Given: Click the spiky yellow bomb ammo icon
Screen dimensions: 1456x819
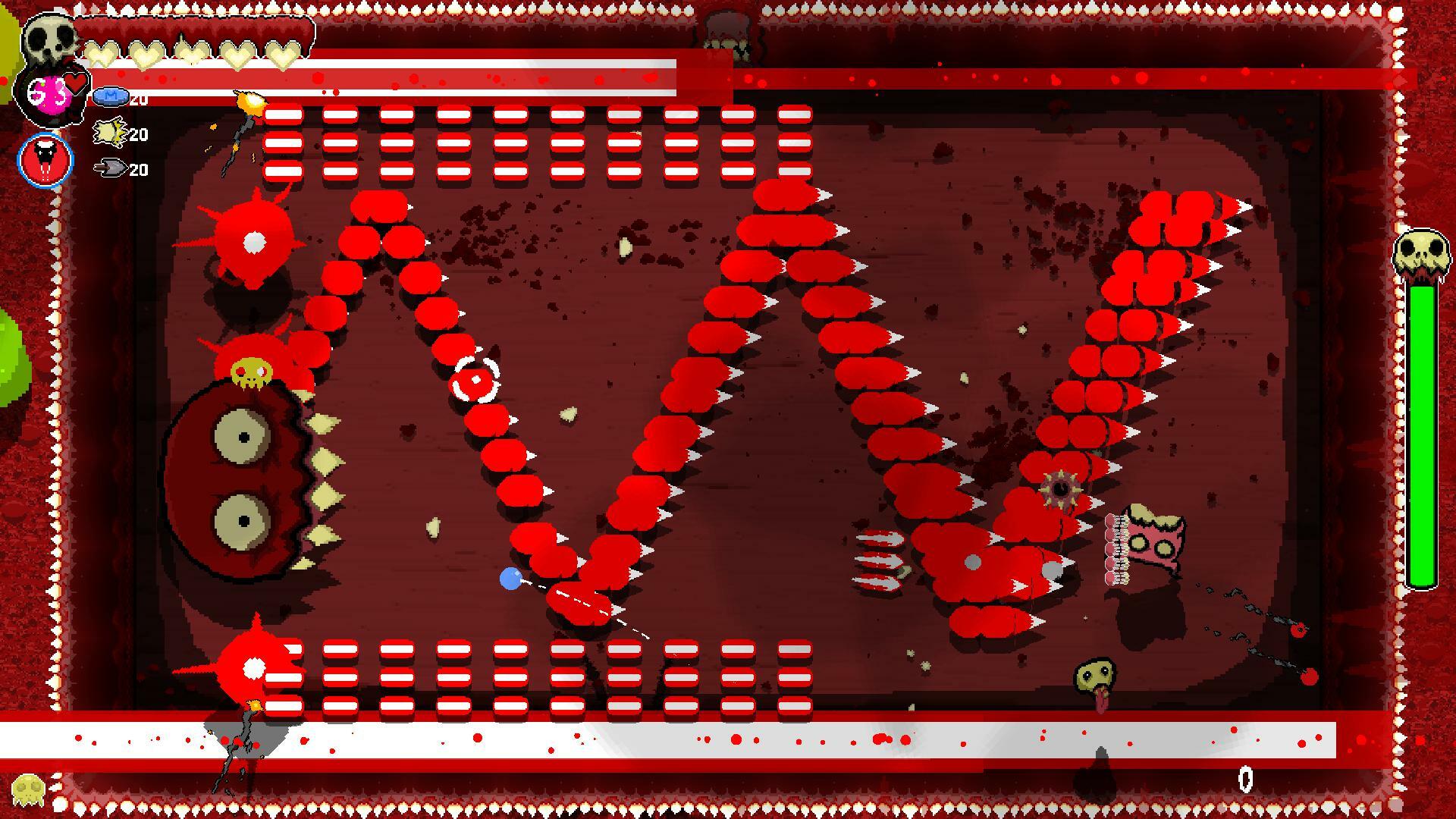Looking at the screenshot, I should click(x=108, y=133).
